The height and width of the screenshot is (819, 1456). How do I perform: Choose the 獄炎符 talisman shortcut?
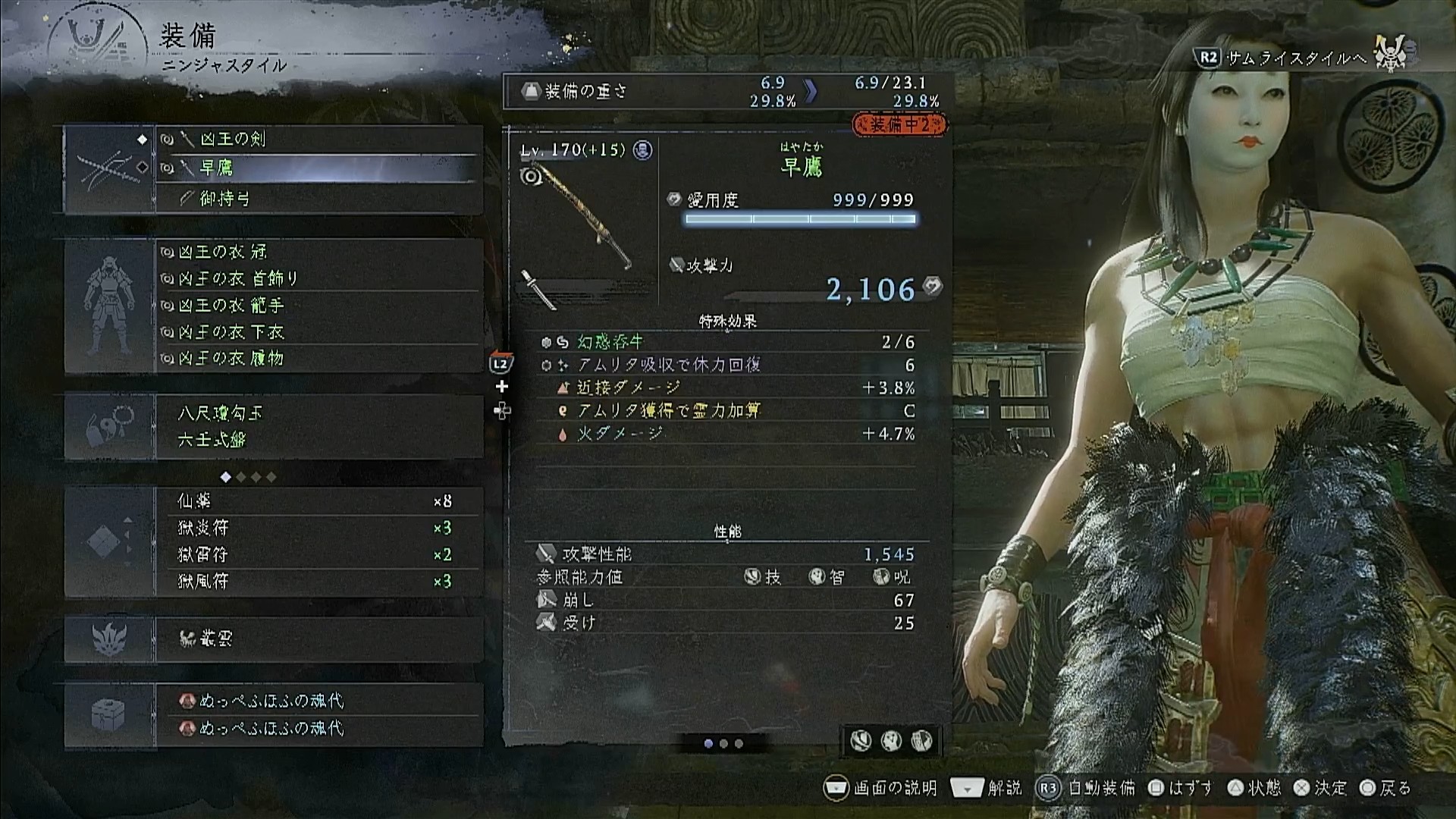point(318,528)
